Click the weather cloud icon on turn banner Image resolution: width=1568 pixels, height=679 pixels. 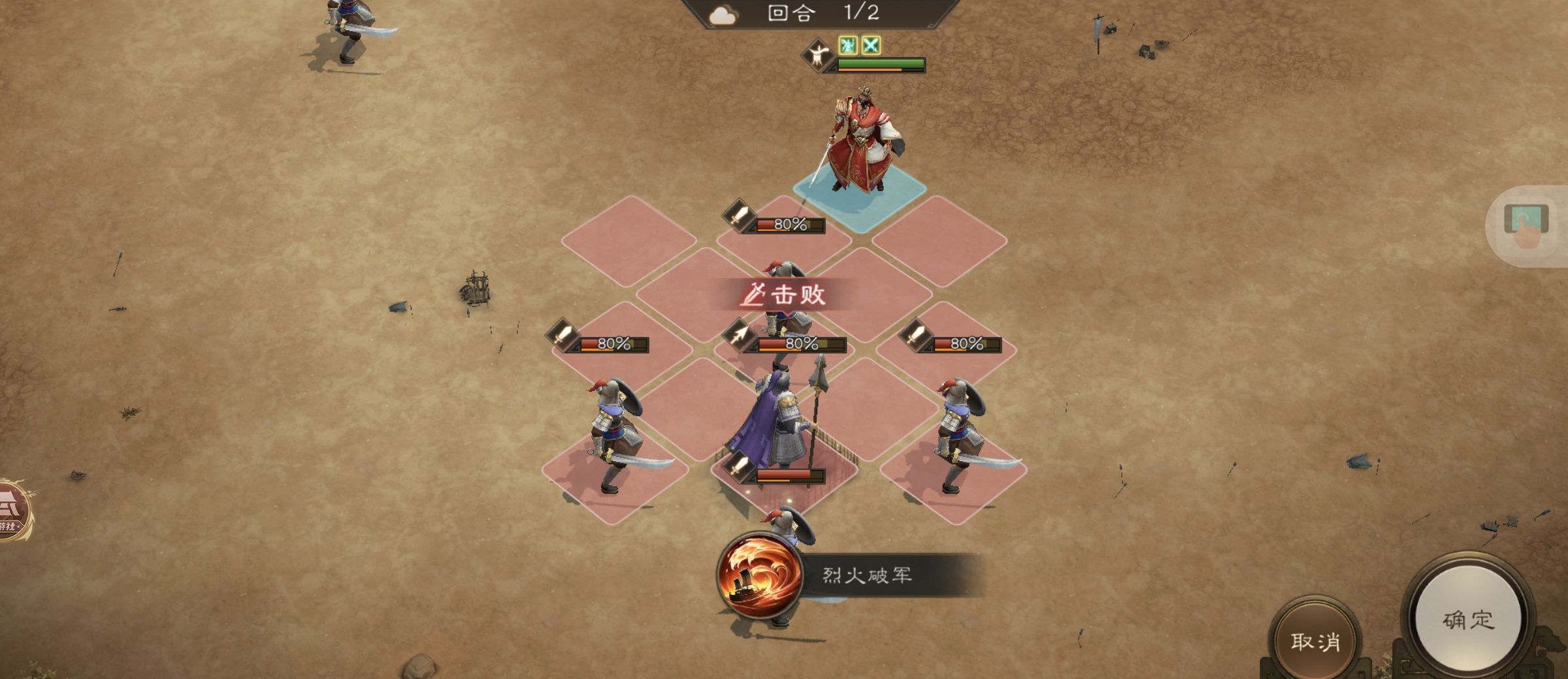pos(725,16)
